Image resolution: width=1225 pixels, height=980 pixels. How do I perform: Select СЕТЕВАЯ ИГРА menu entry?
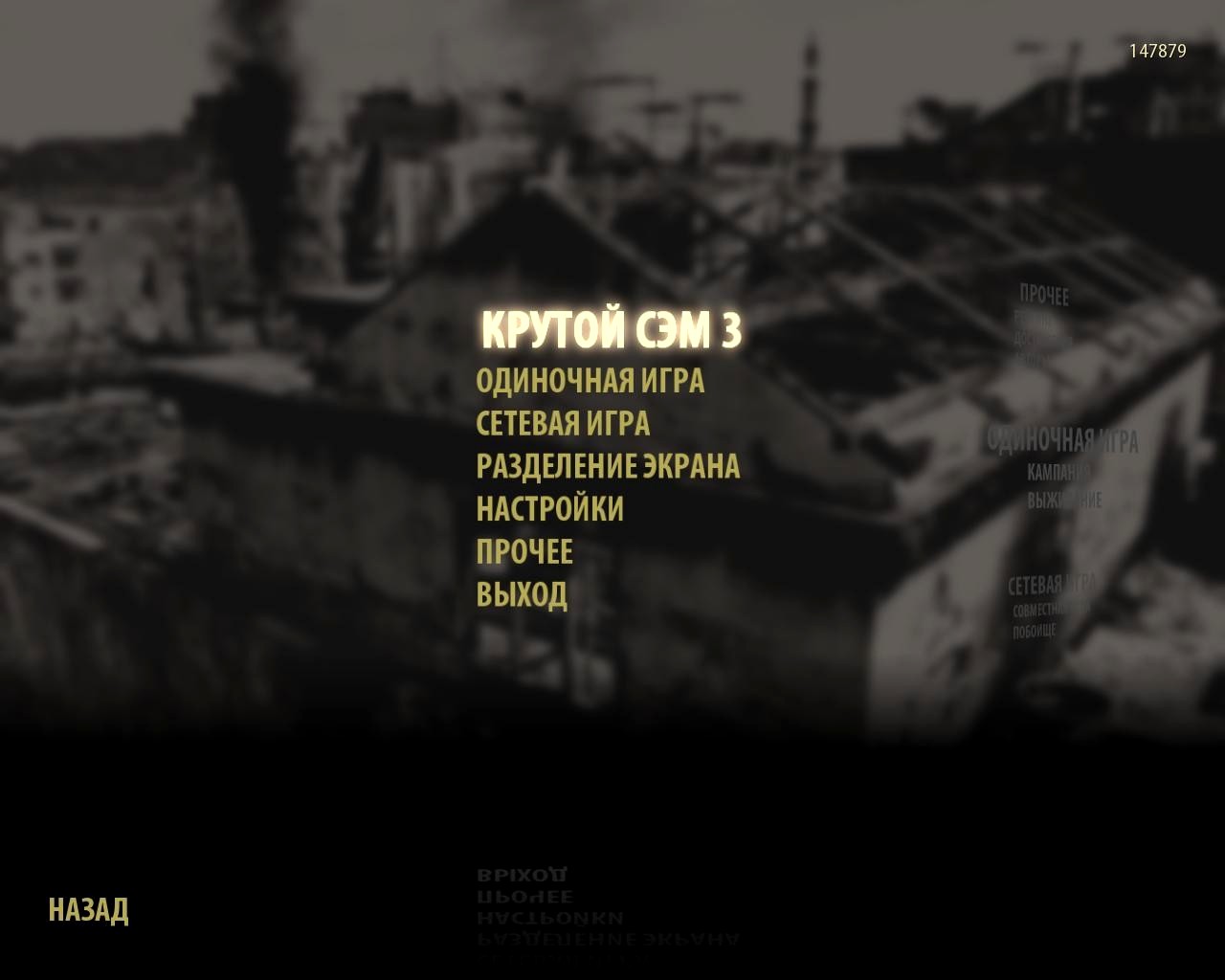tap(563, 423)
